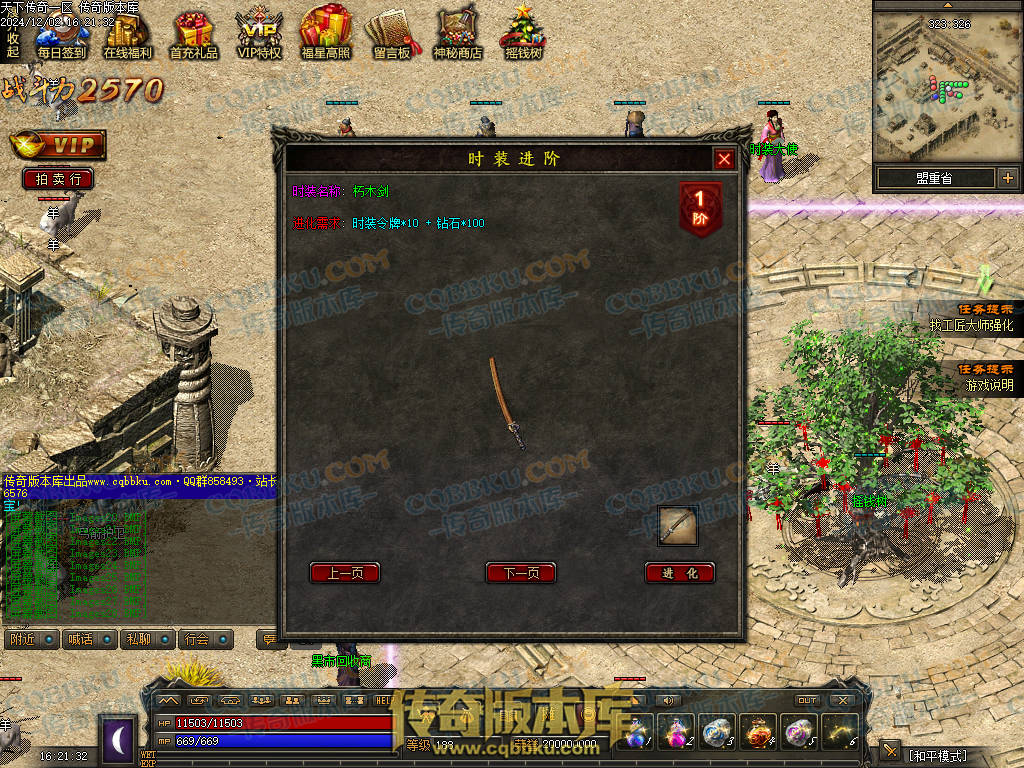Close the 时装进阶 window
The width and height of the screenshot is (1024, 768).
724,159
